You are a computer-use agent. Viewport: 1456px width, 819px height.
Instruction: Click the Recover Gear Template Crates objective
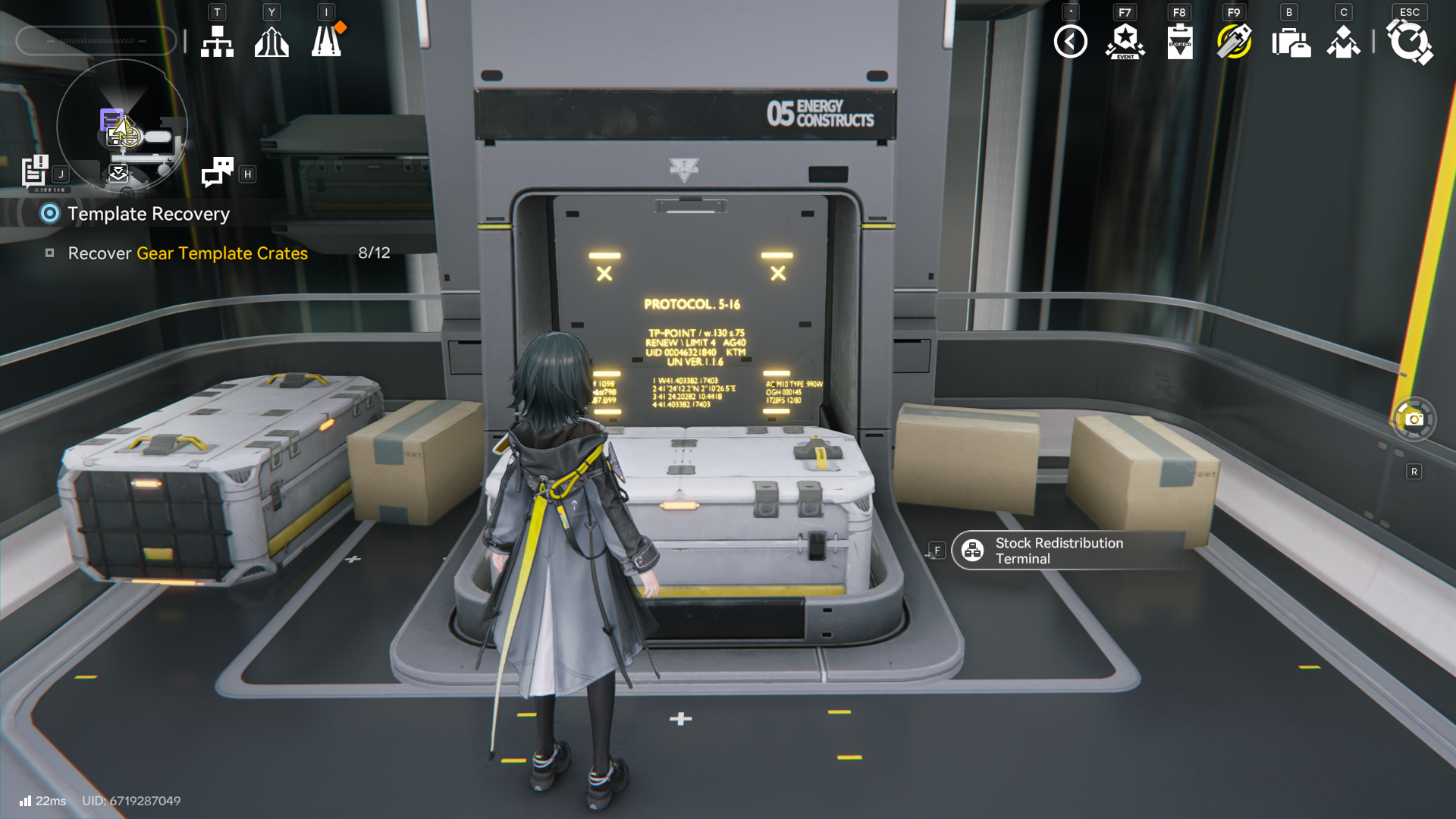pos(187,253)
